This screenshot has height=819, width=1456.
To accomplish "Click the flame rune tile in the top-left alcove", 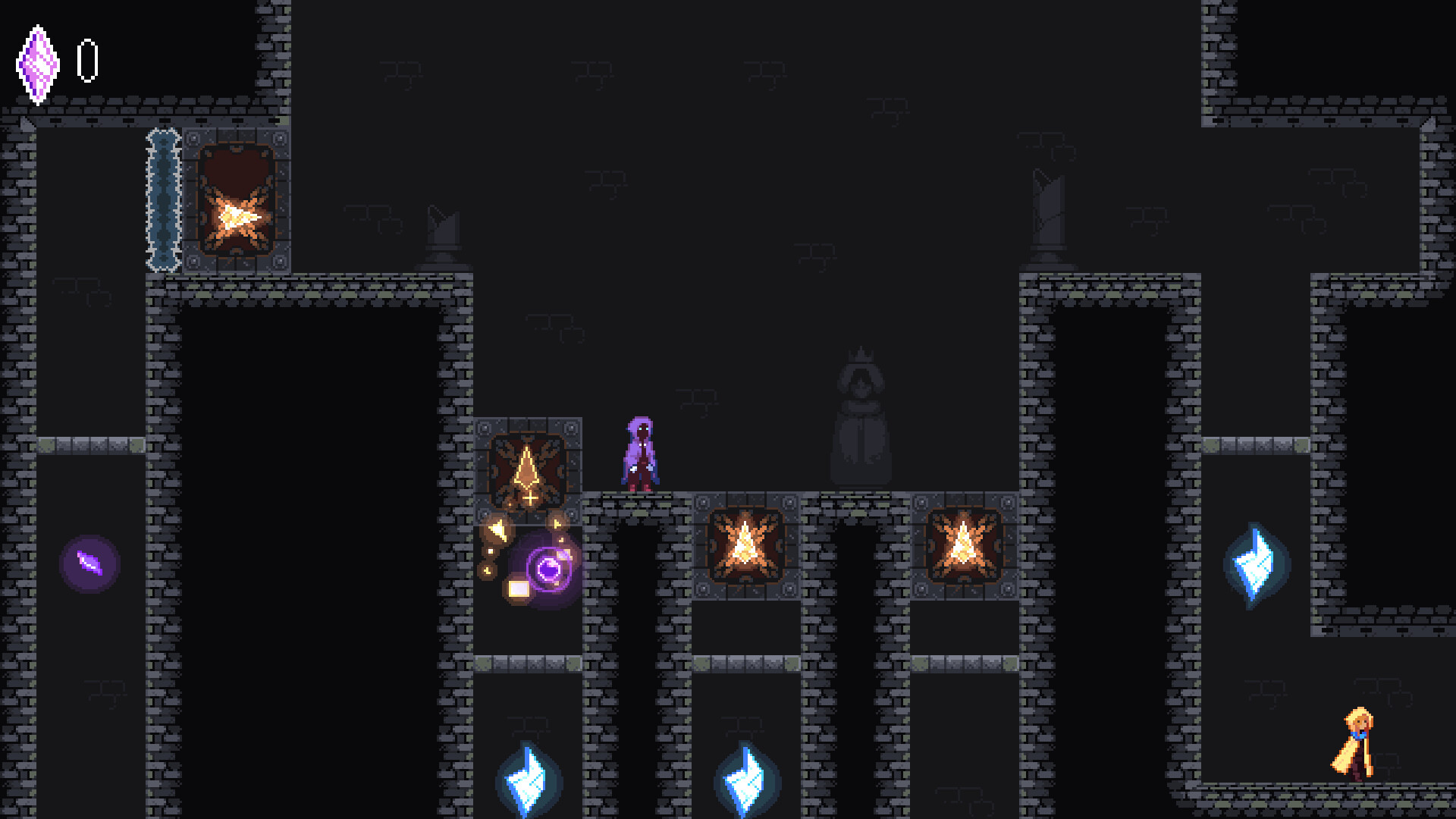I will pyautogui.click(x=237, y=201).
